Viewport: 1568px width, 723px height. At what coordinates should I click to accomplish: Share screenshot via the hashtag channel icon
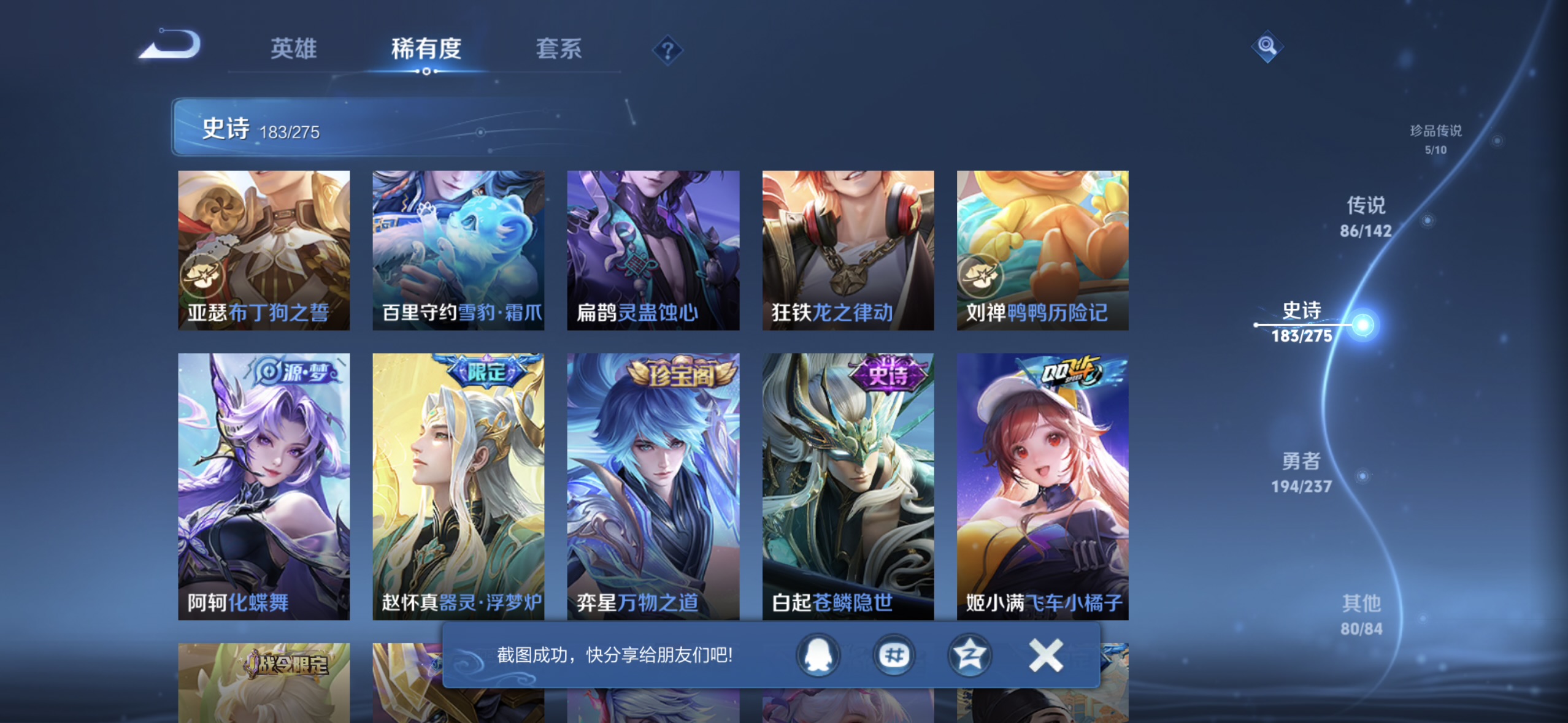(894, 655)
